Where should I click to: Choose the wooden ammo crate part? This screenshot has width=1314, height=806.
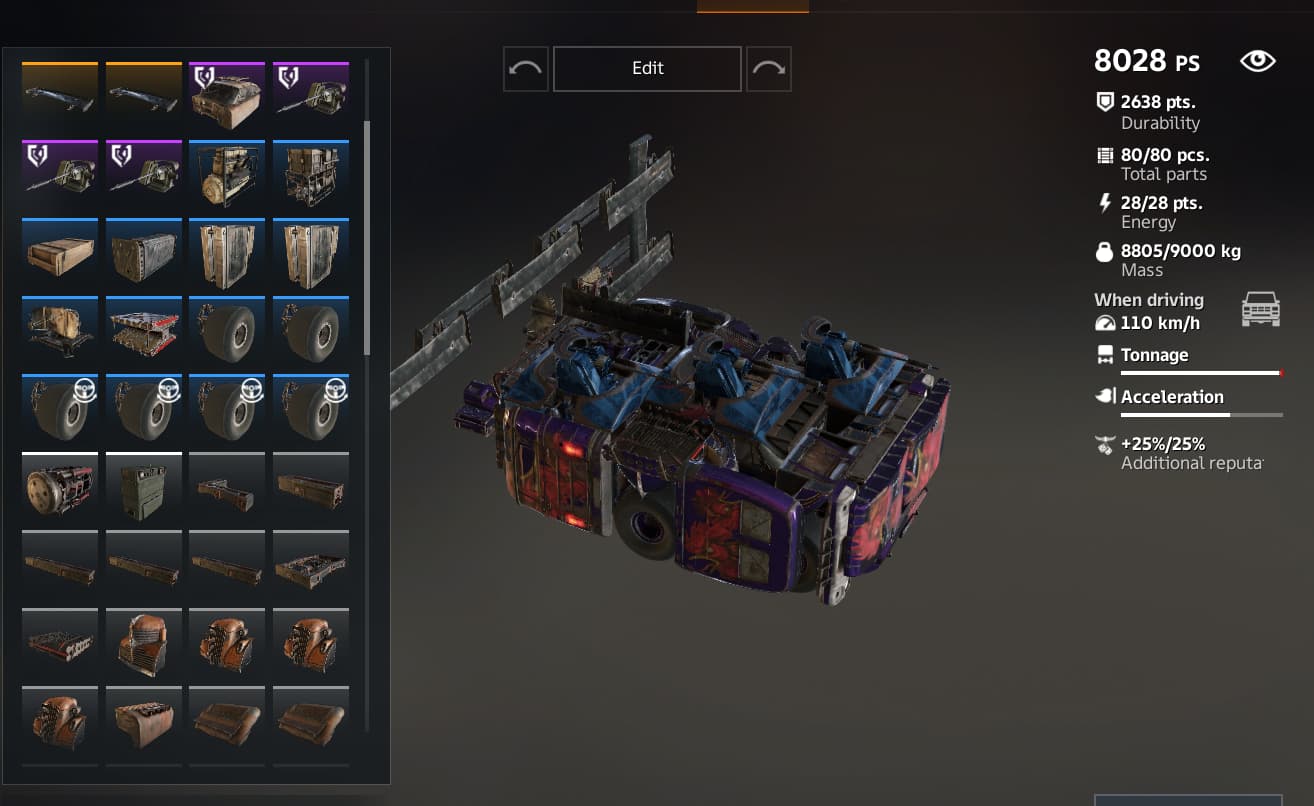tap(60, 254)
